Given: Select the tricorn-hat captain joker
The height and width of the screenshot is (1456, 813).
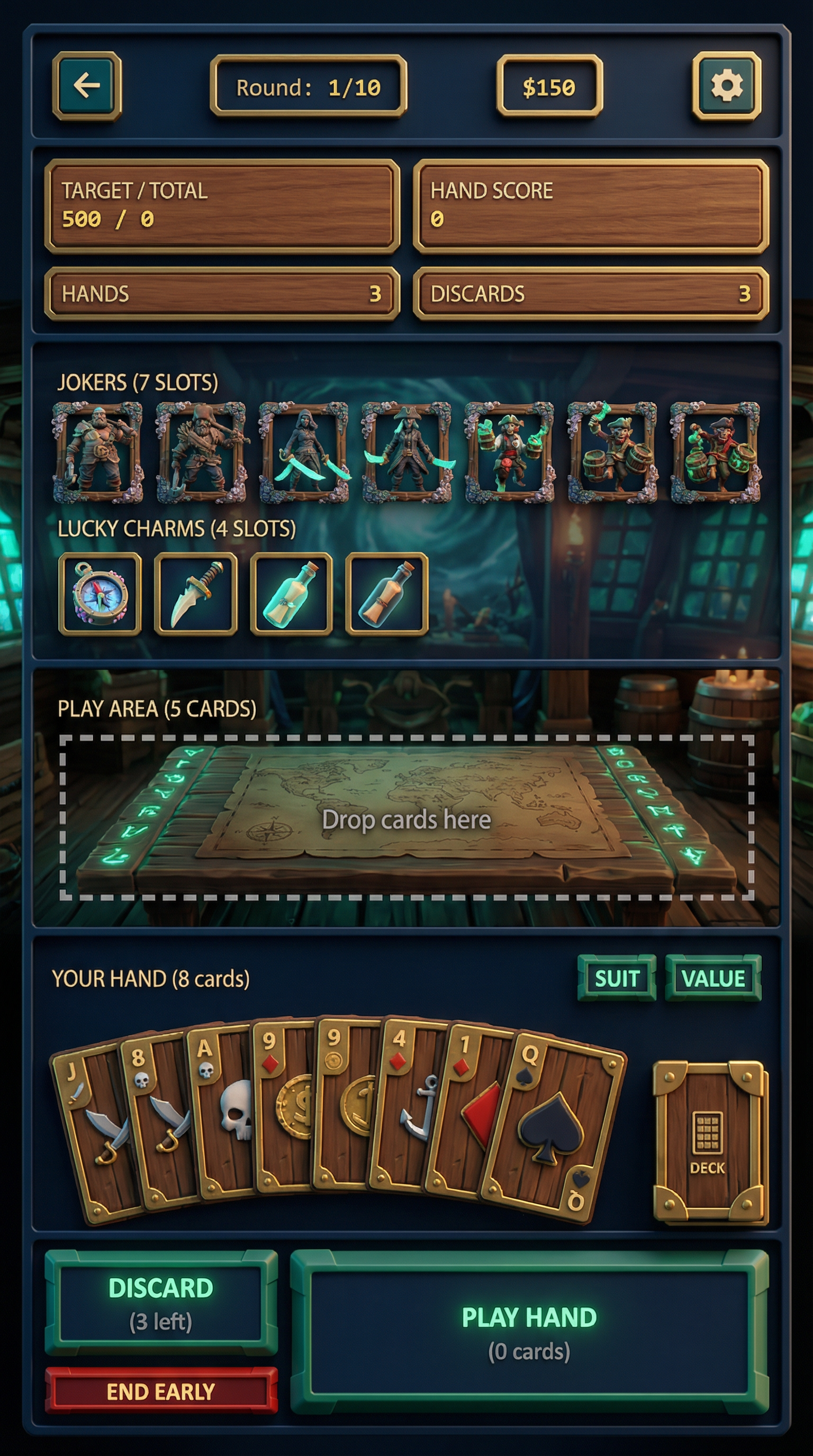Looking at the screenshot, I should 406,452.
